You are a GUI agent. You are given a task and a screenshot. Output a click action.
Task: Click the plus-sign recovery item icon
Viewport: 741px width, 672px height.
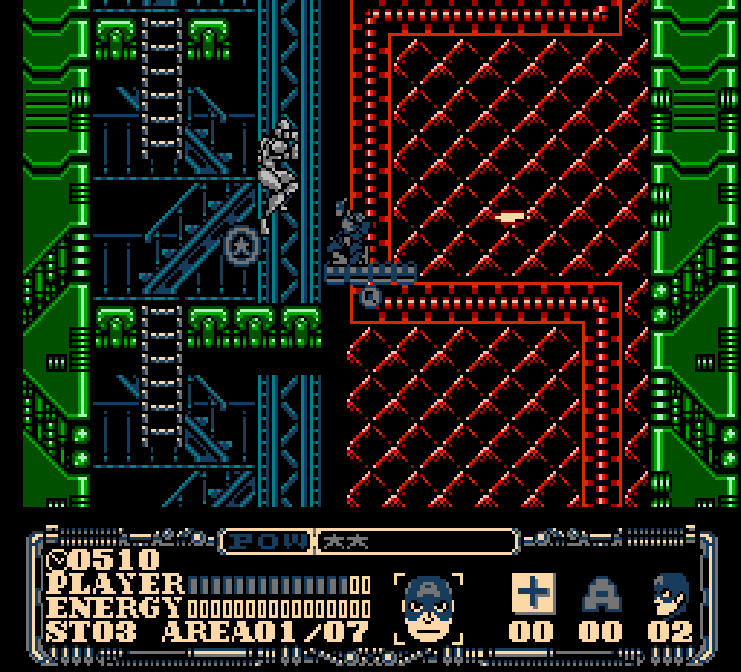[x=534, y=594]
